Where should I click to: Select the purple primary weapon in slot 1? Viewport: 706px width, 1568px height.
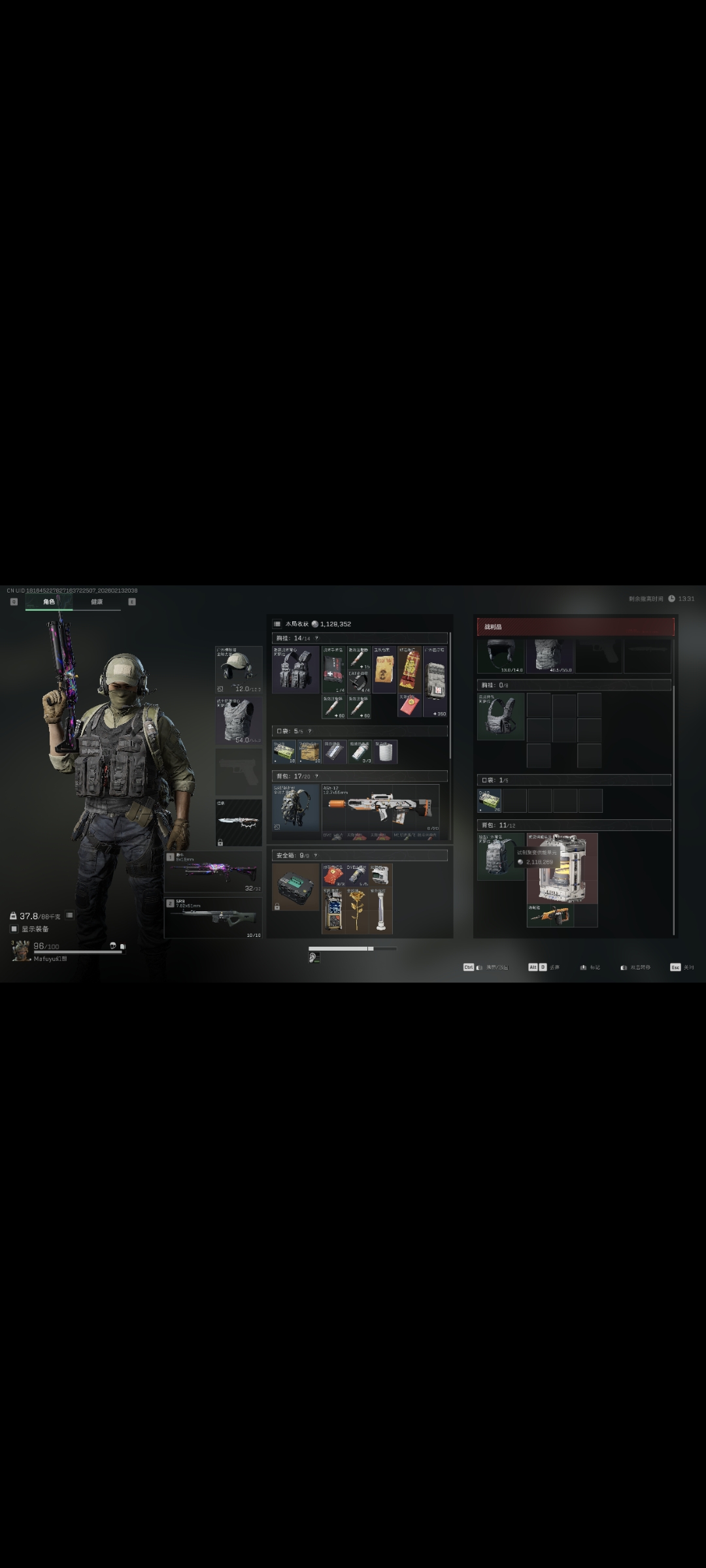click(x=213, y=872)
